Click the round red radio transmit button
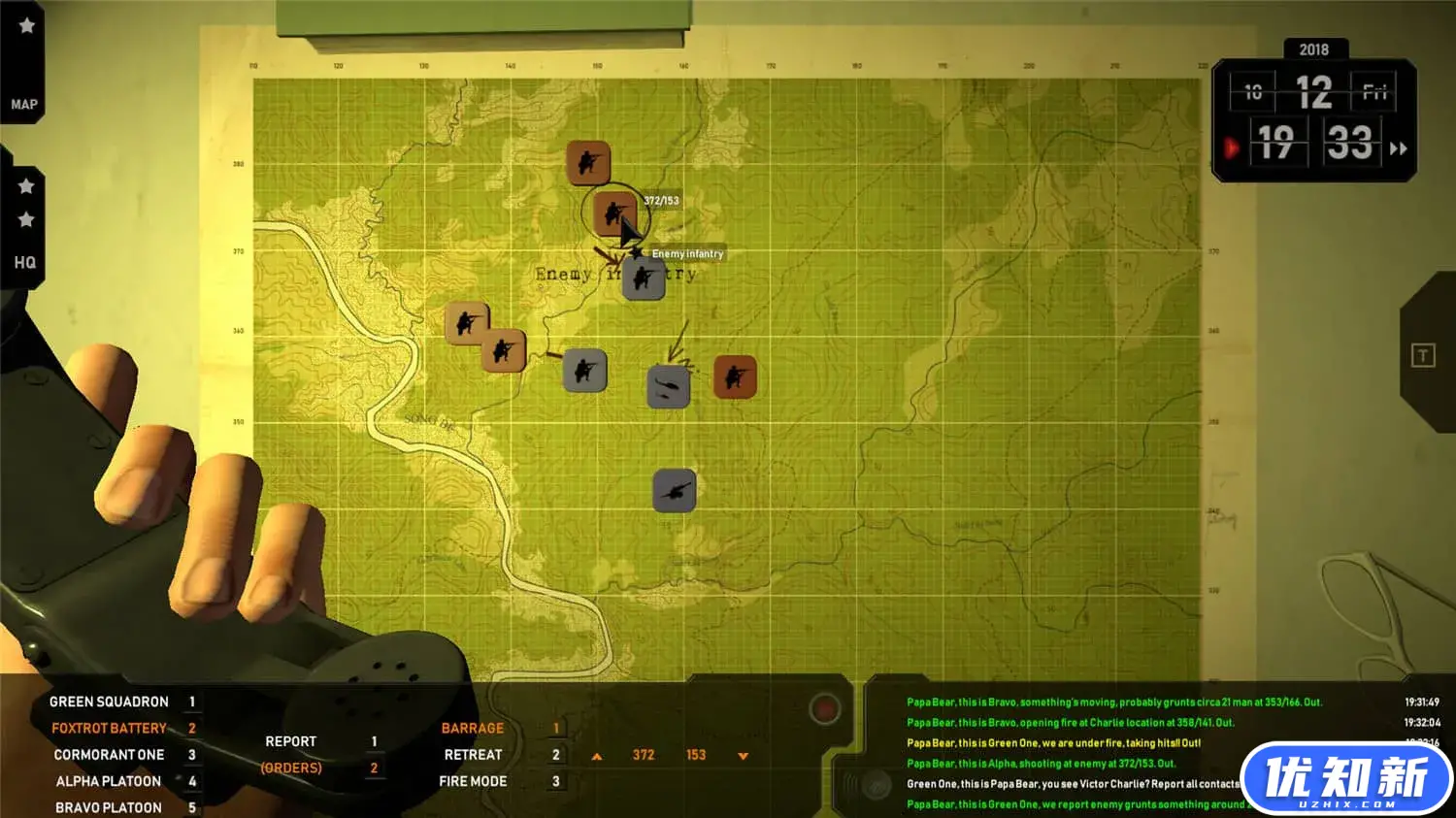The height and width of the screenshot is (818, 1456). [824, 709]
